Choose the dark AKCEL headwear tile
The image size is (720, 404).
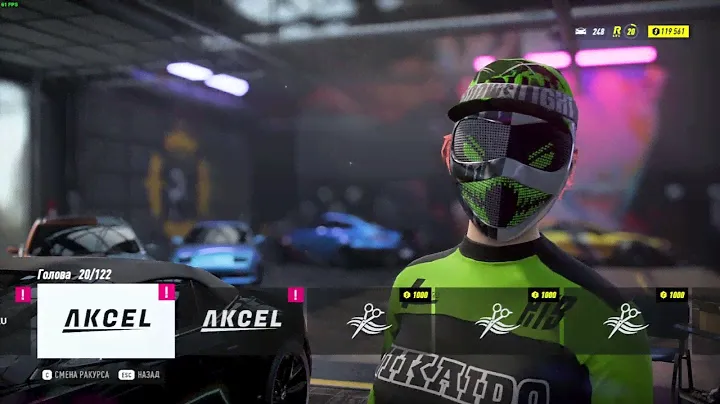(241, 320)
